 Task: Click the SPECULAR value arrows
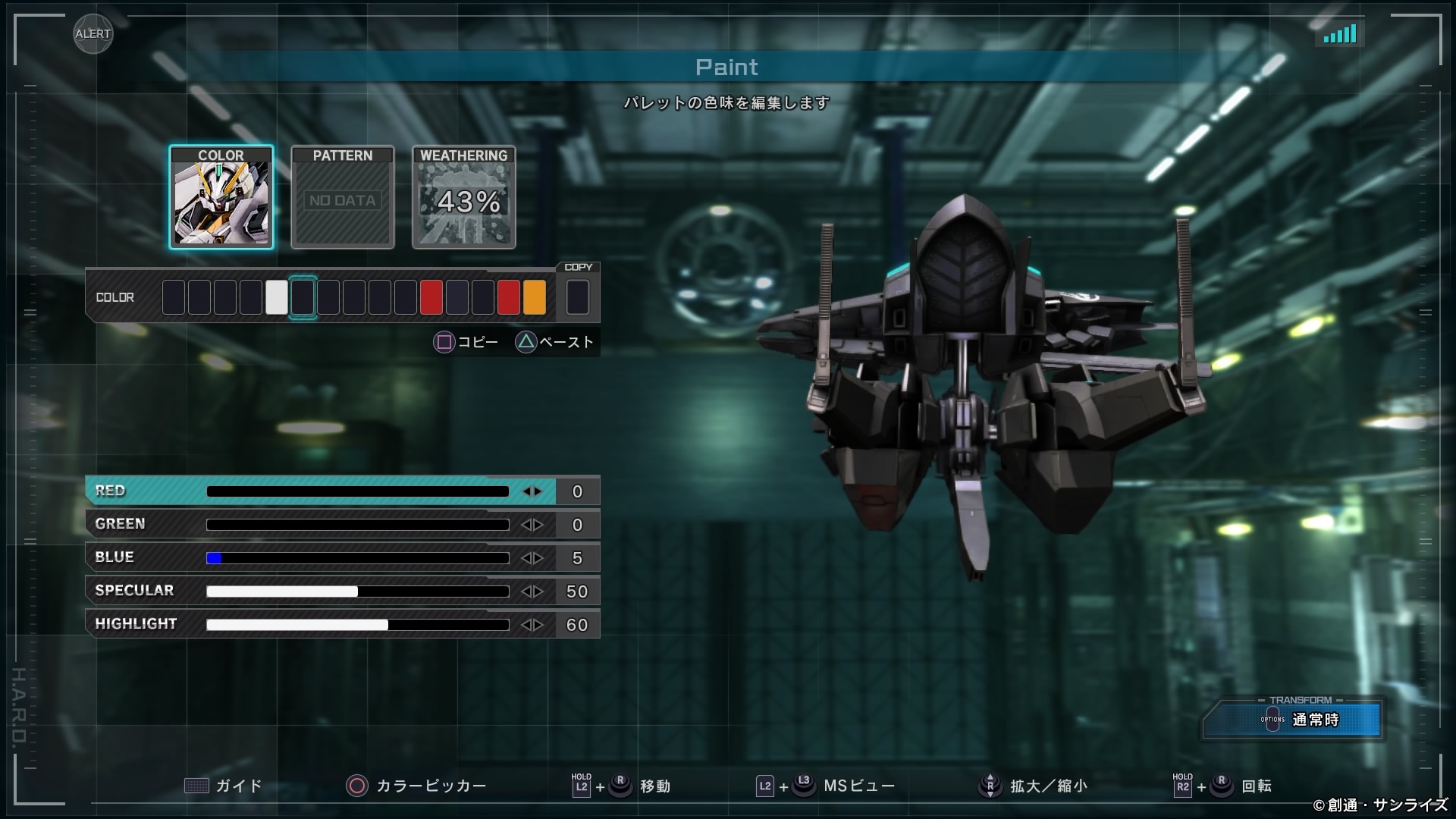(533, 591)
